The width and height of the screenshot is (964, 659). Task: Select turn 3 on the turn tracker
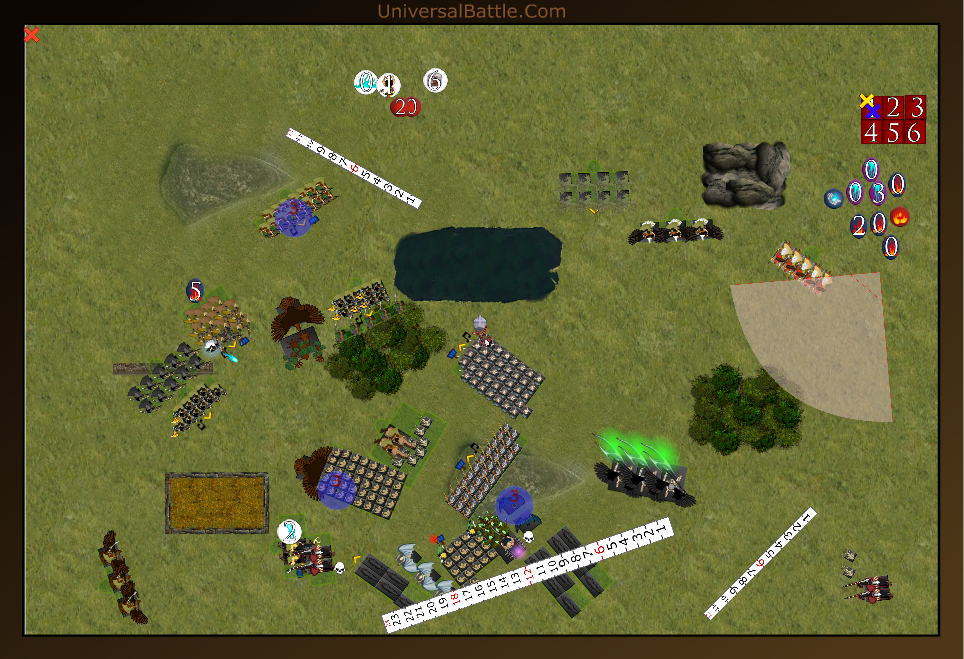tap(915, 108)
